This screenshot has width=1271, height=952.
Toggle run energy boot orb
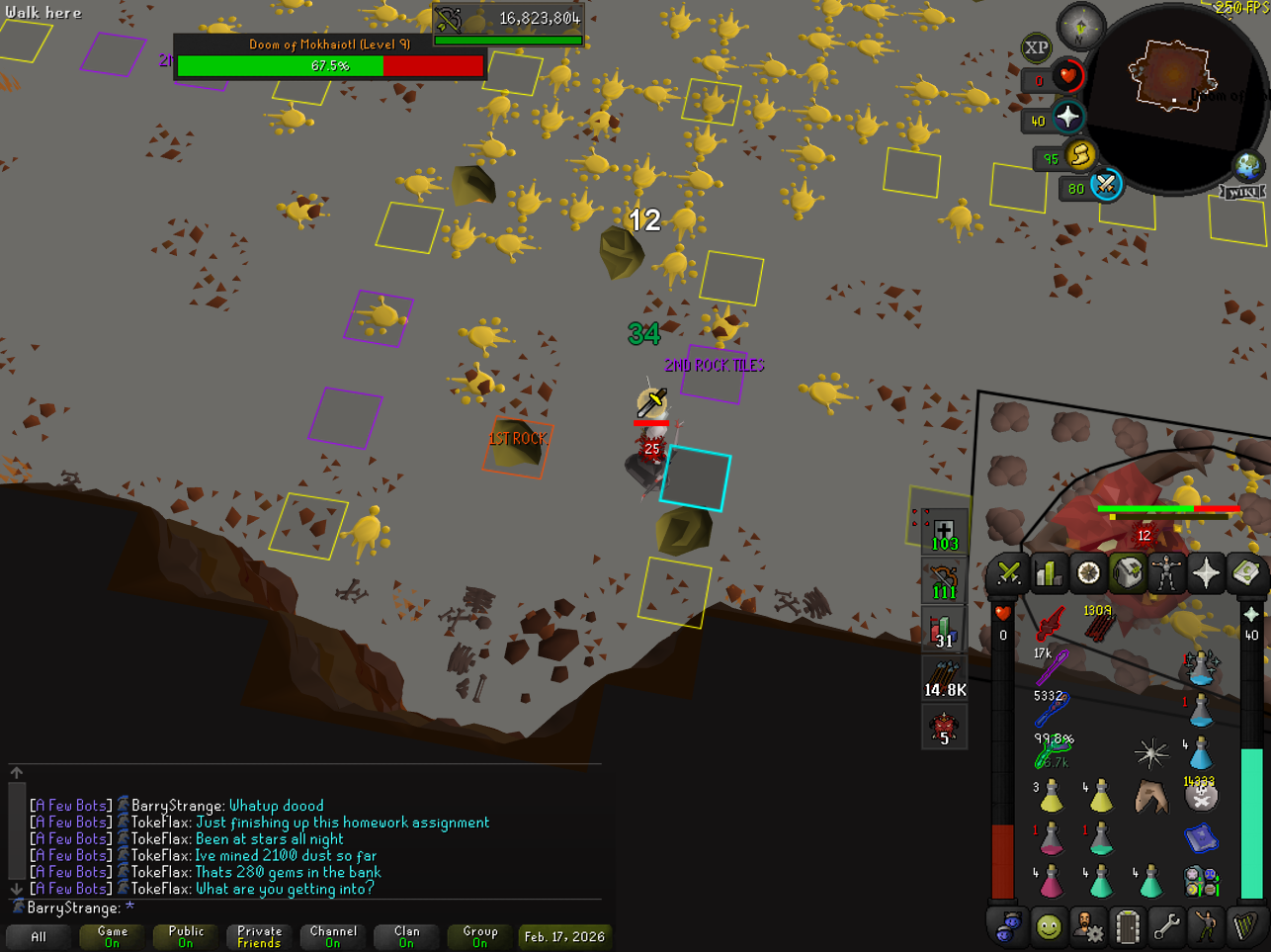(x=1081, y=155)
